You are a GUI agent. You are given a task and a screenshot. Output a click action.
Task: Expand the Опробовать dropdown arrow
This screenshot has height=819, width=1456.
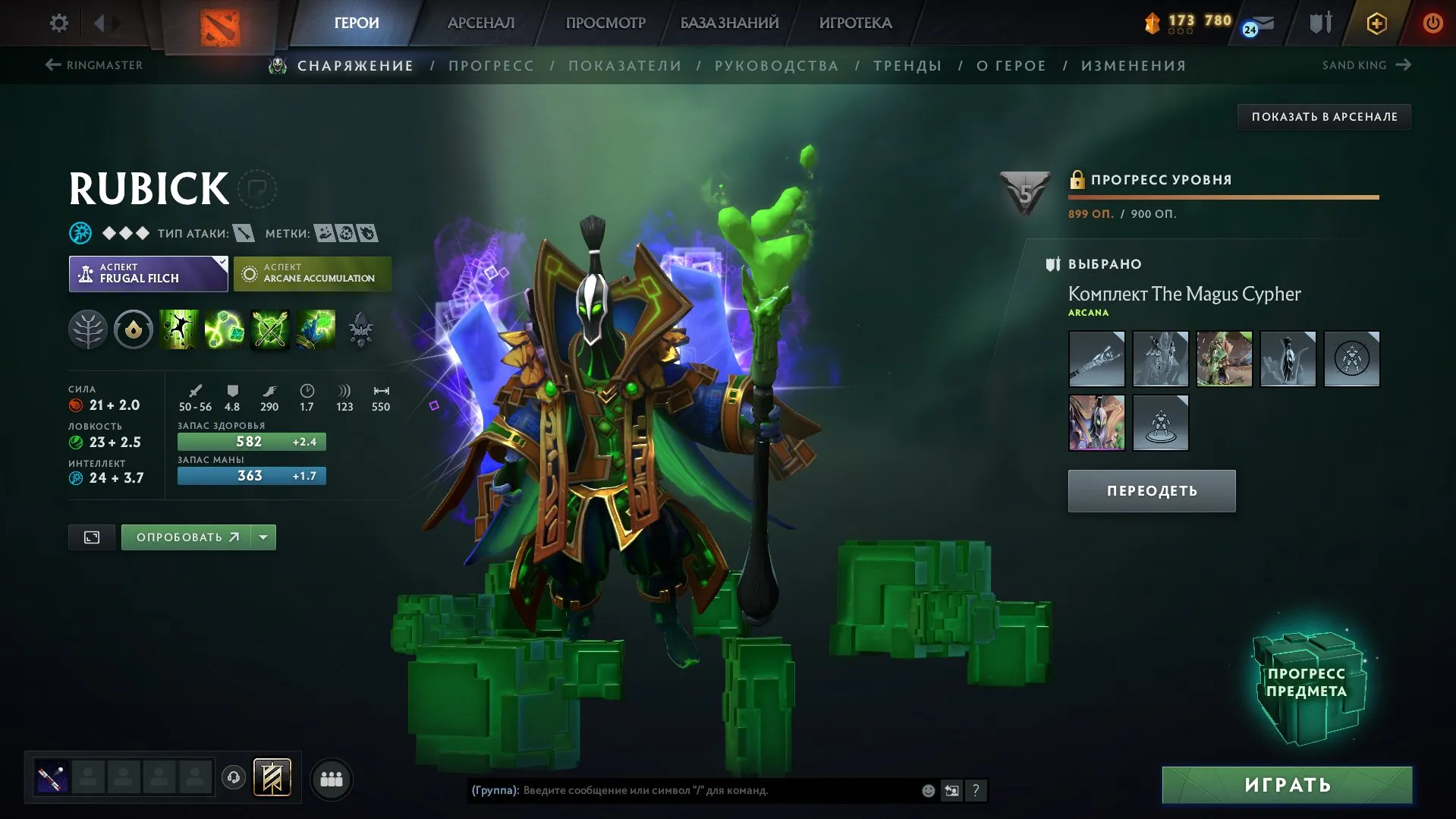[x=262, y=537]
